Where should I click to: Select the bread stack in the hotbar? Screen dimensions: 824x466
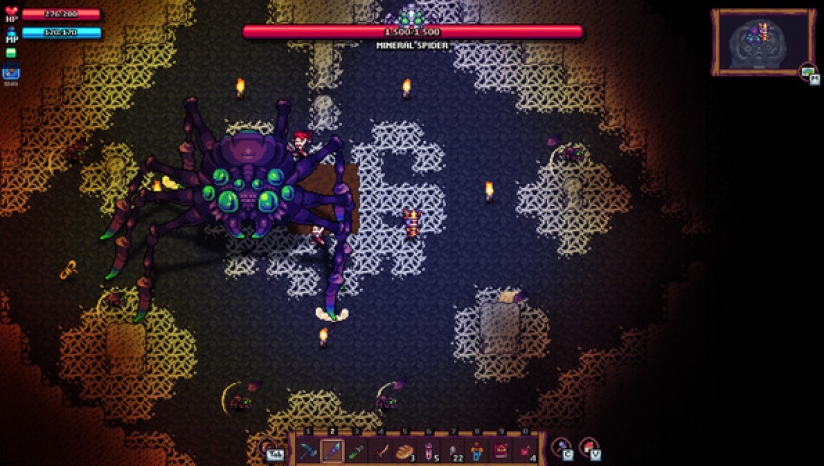404,451
